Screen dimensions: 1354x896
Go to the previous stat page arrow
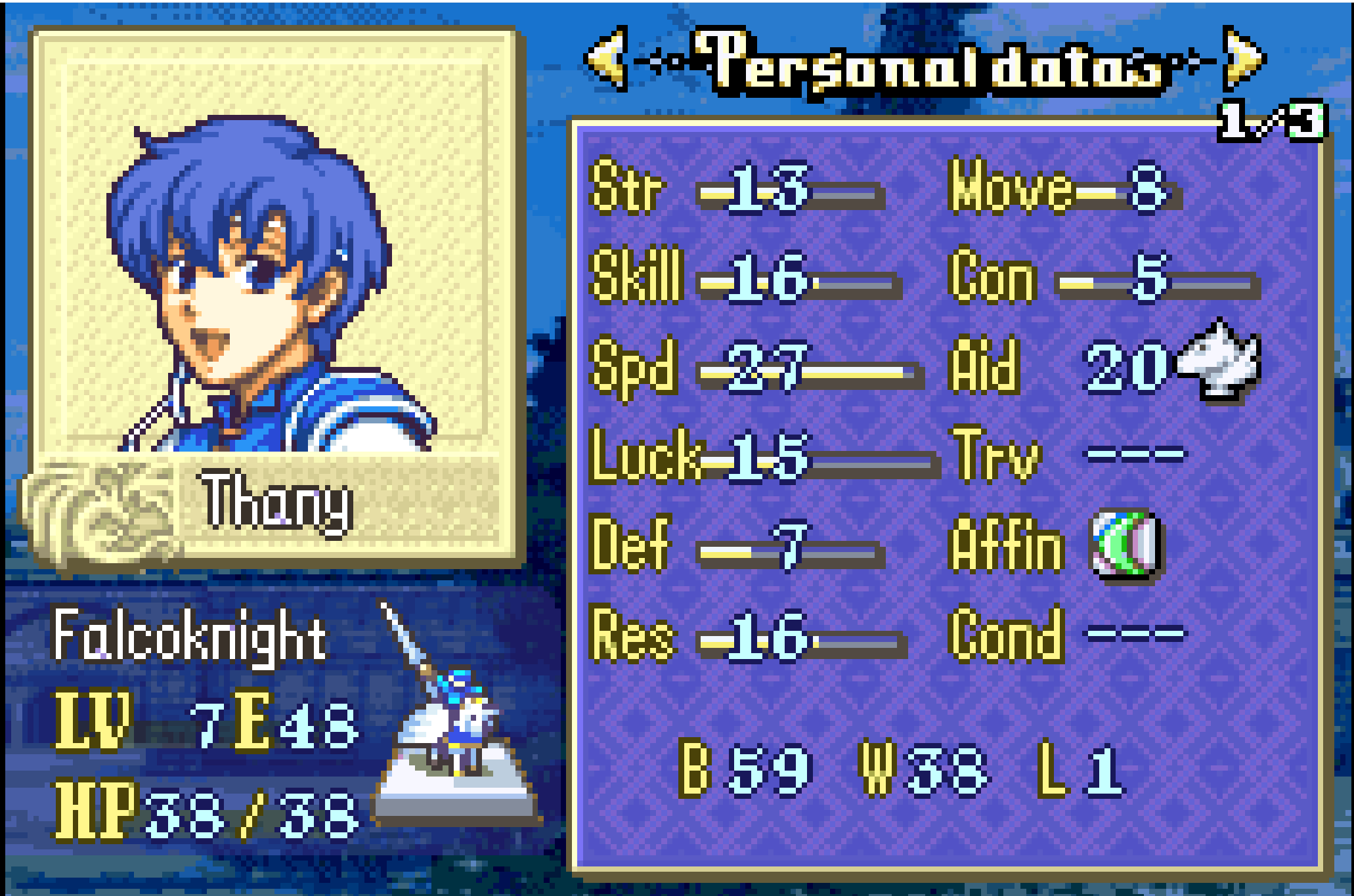[607, 59]
